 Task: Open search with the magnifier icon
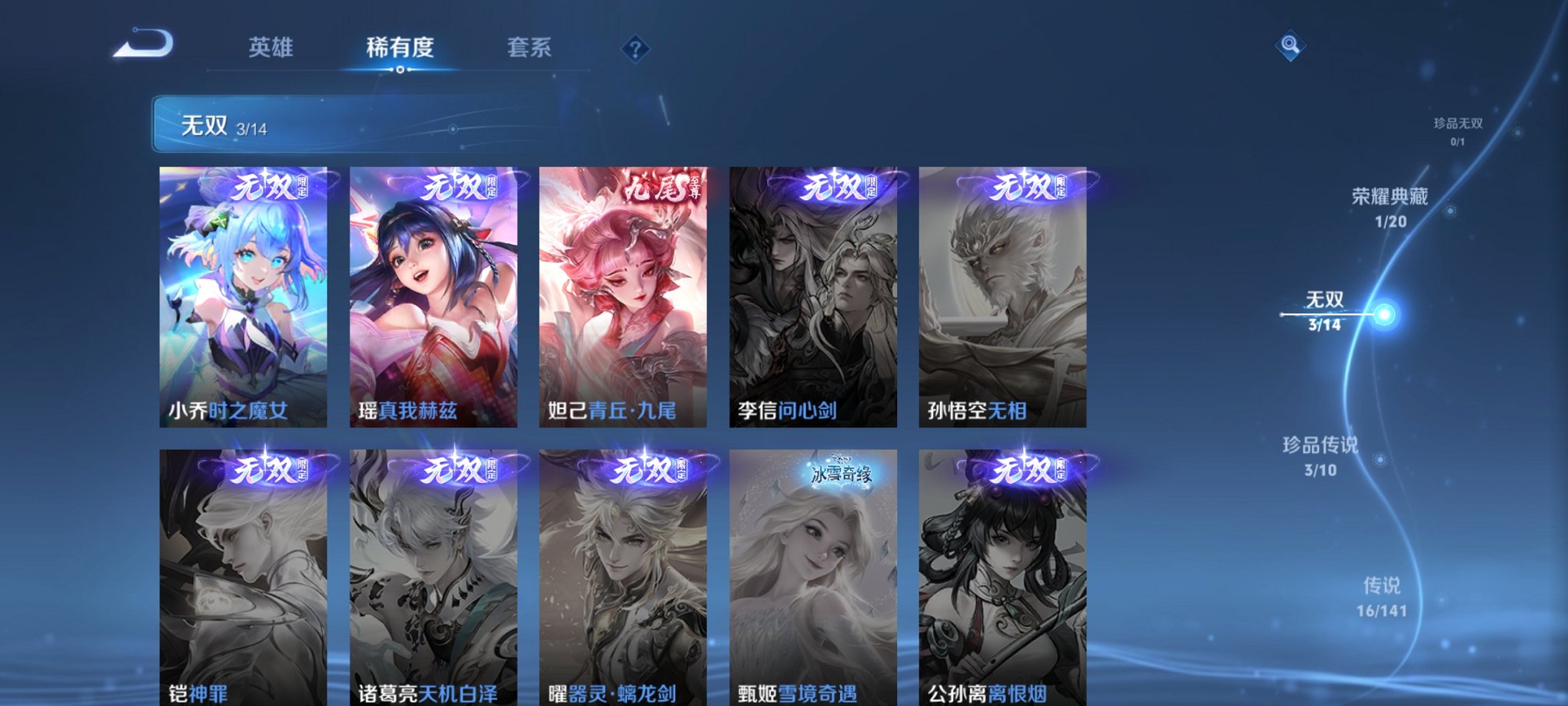tap(1291, 45)
